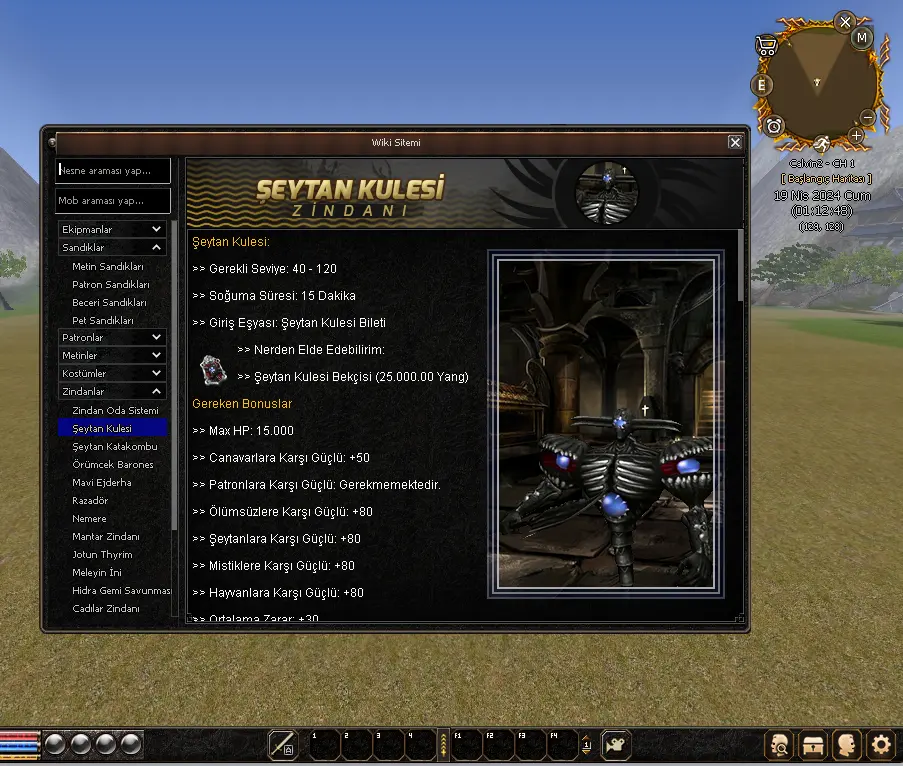
Task: Select Zindan Oda Sistemi entry
Action: pyautogui.click(x=115, y=411)
